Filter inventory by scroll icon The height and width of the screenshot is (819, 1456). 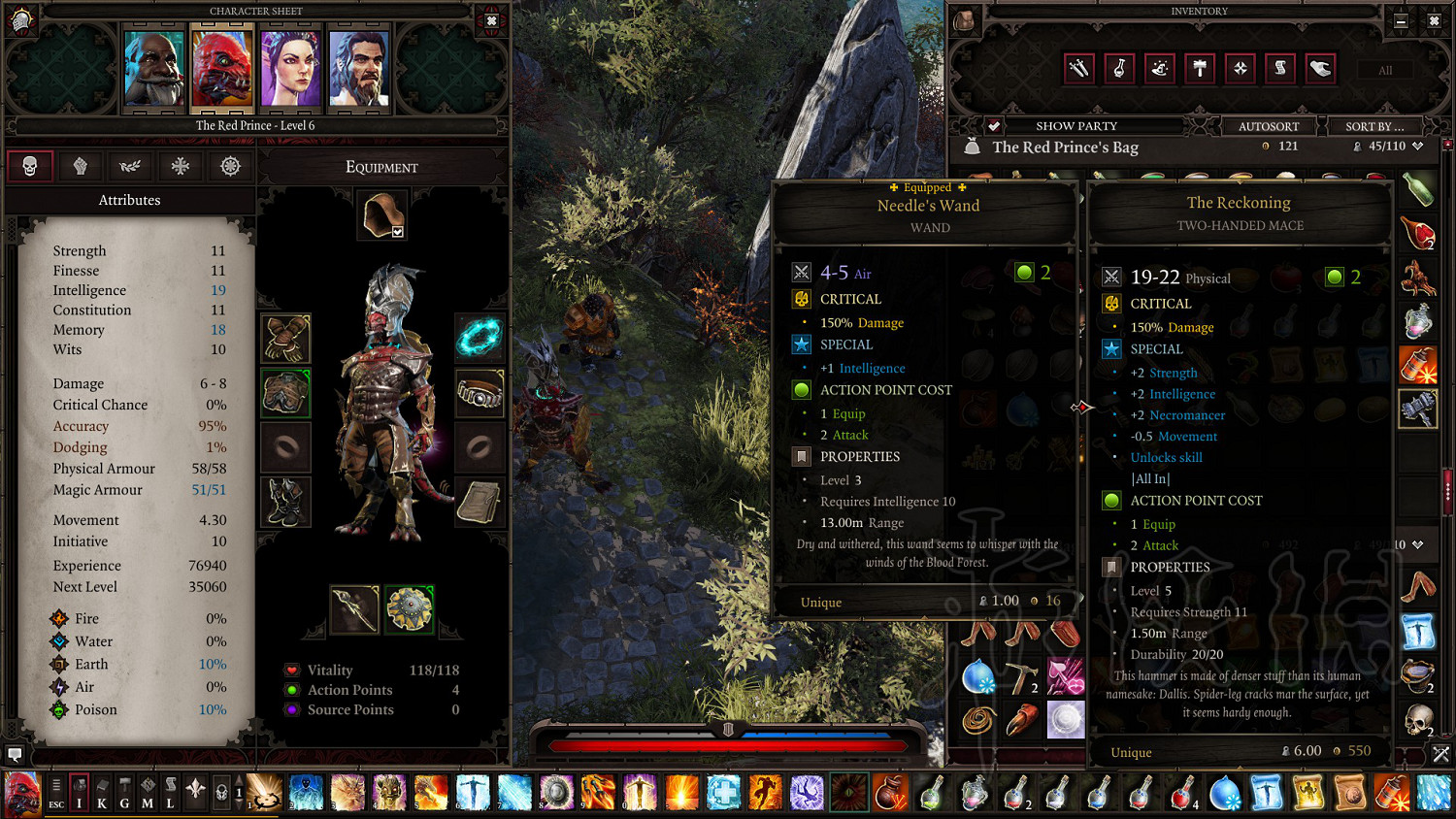pos(1280,68)
